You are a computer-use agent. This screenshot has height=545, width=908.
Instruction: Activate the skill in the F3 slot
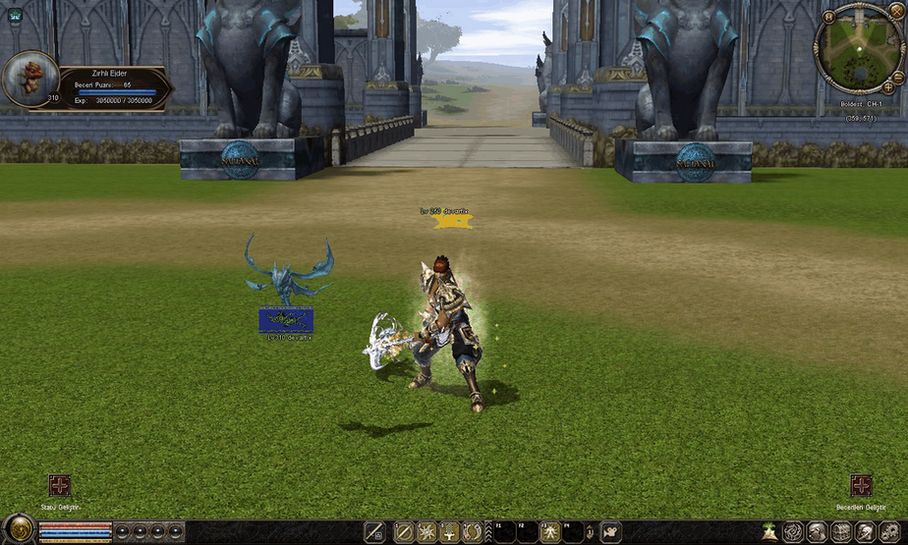[x=550, y=532]
